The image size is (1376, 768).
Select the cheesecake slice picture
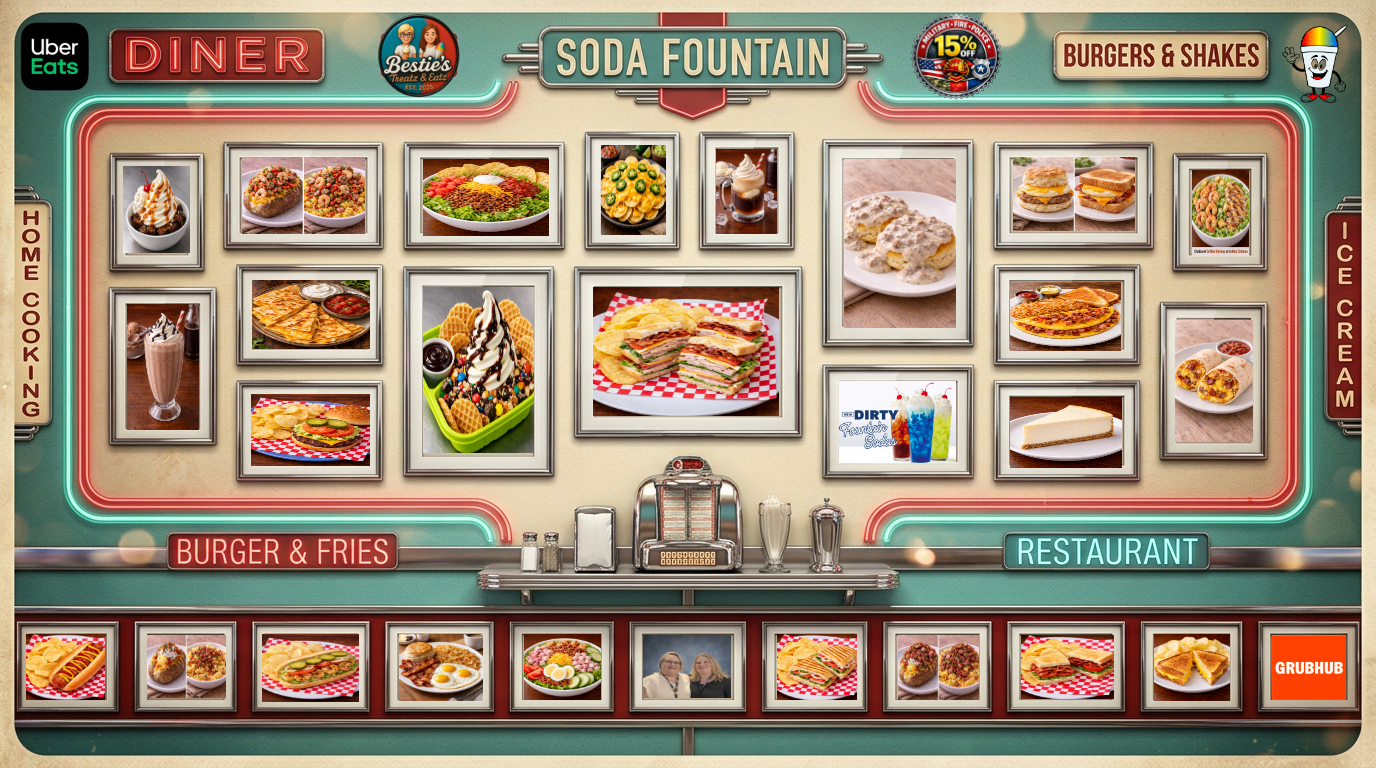pyautogui.click(x=1066, y=431)
